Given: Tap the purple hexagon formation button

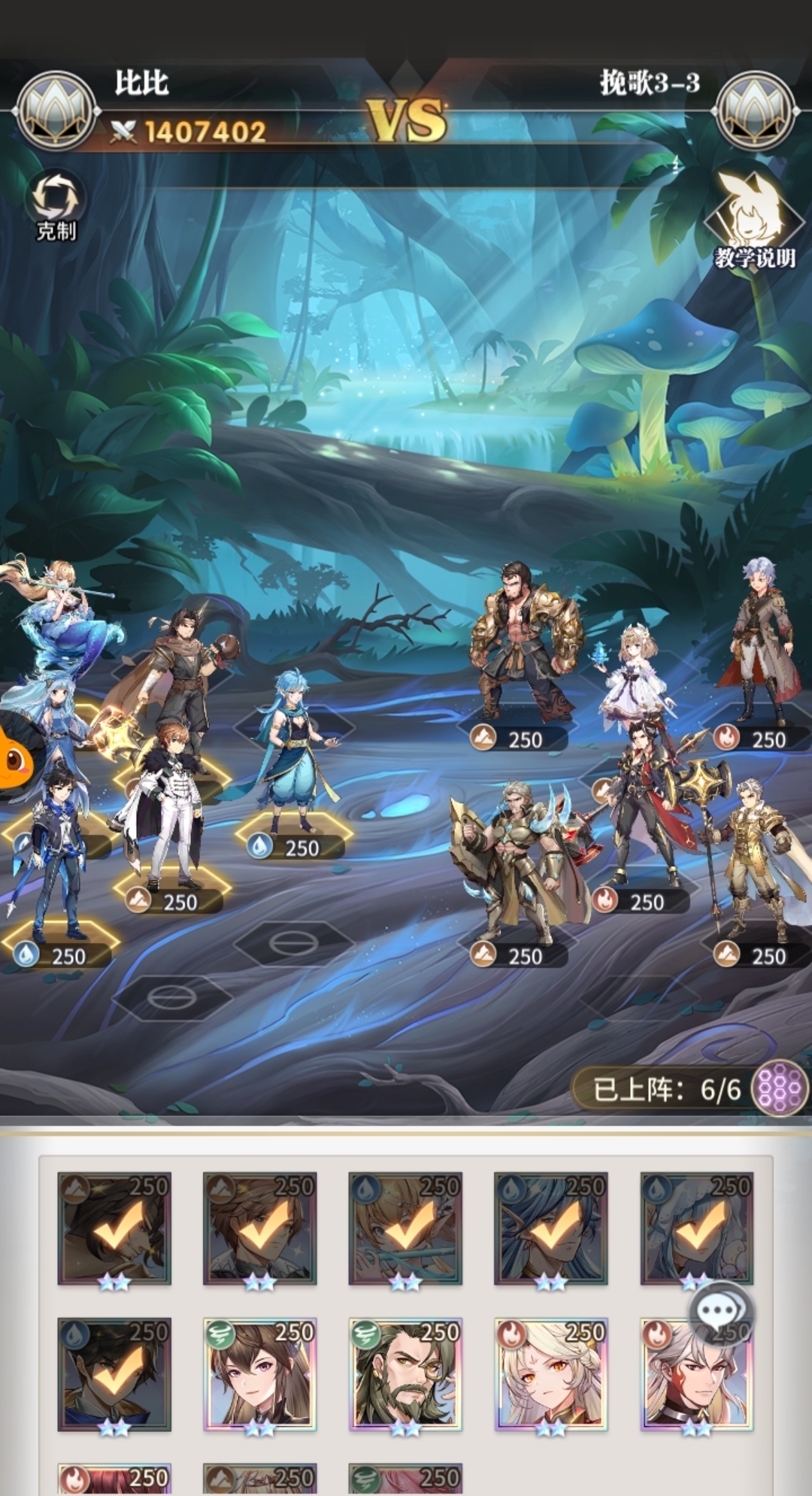Looking at the screenshot, I should click(x=780, y=1088).
